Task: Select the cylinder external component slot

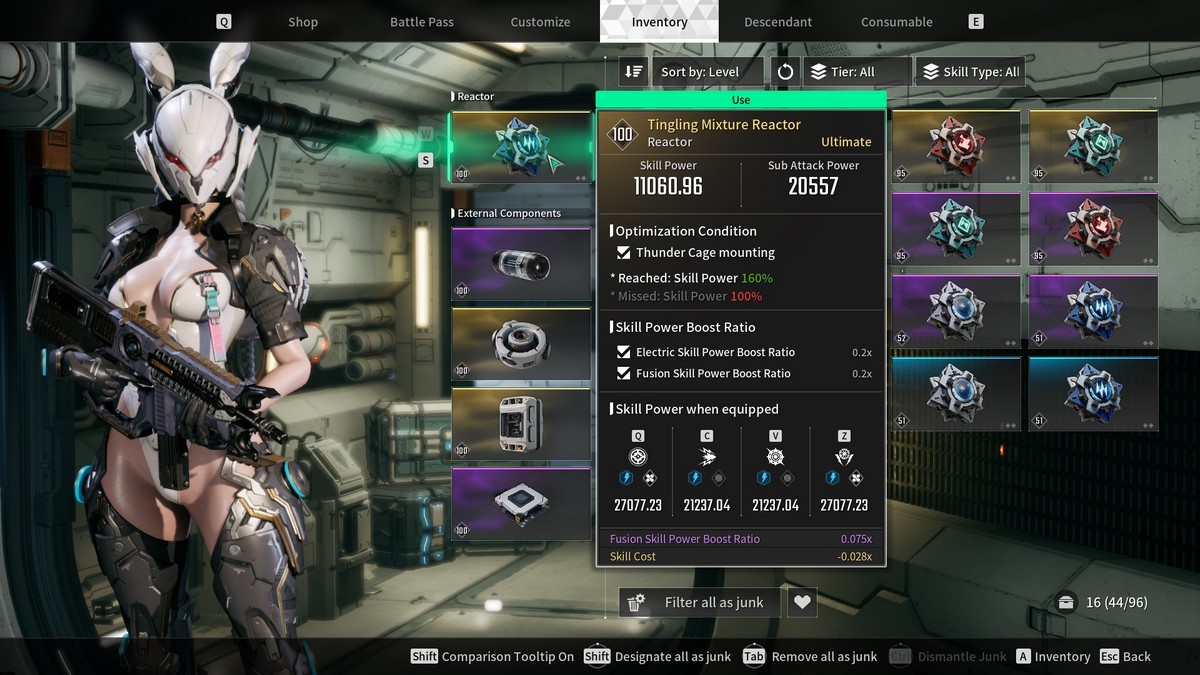Action: [x=521, y=265]
